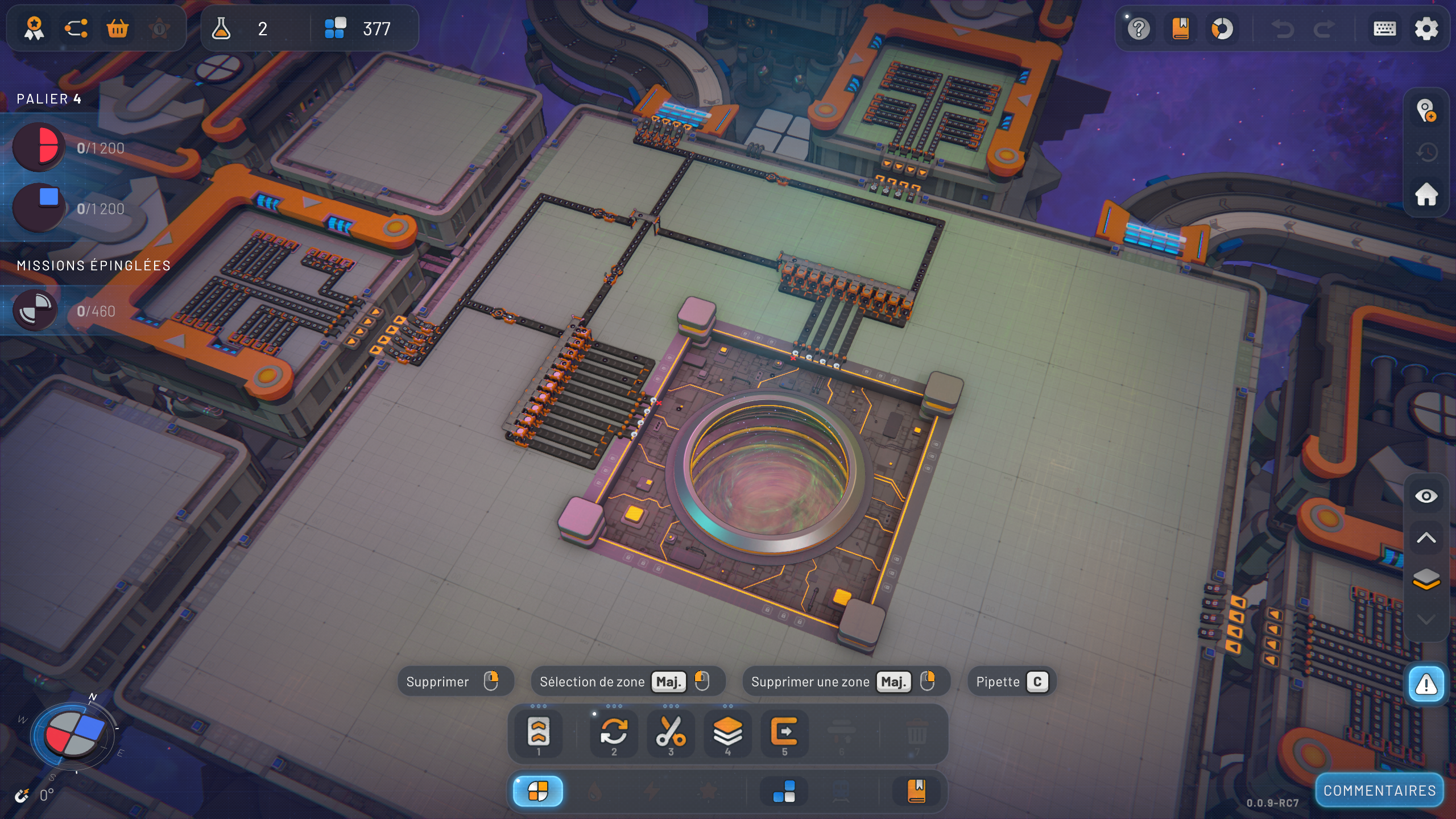Open the upgrades tree icon
1456x819 pixels.
pos(76,28)
